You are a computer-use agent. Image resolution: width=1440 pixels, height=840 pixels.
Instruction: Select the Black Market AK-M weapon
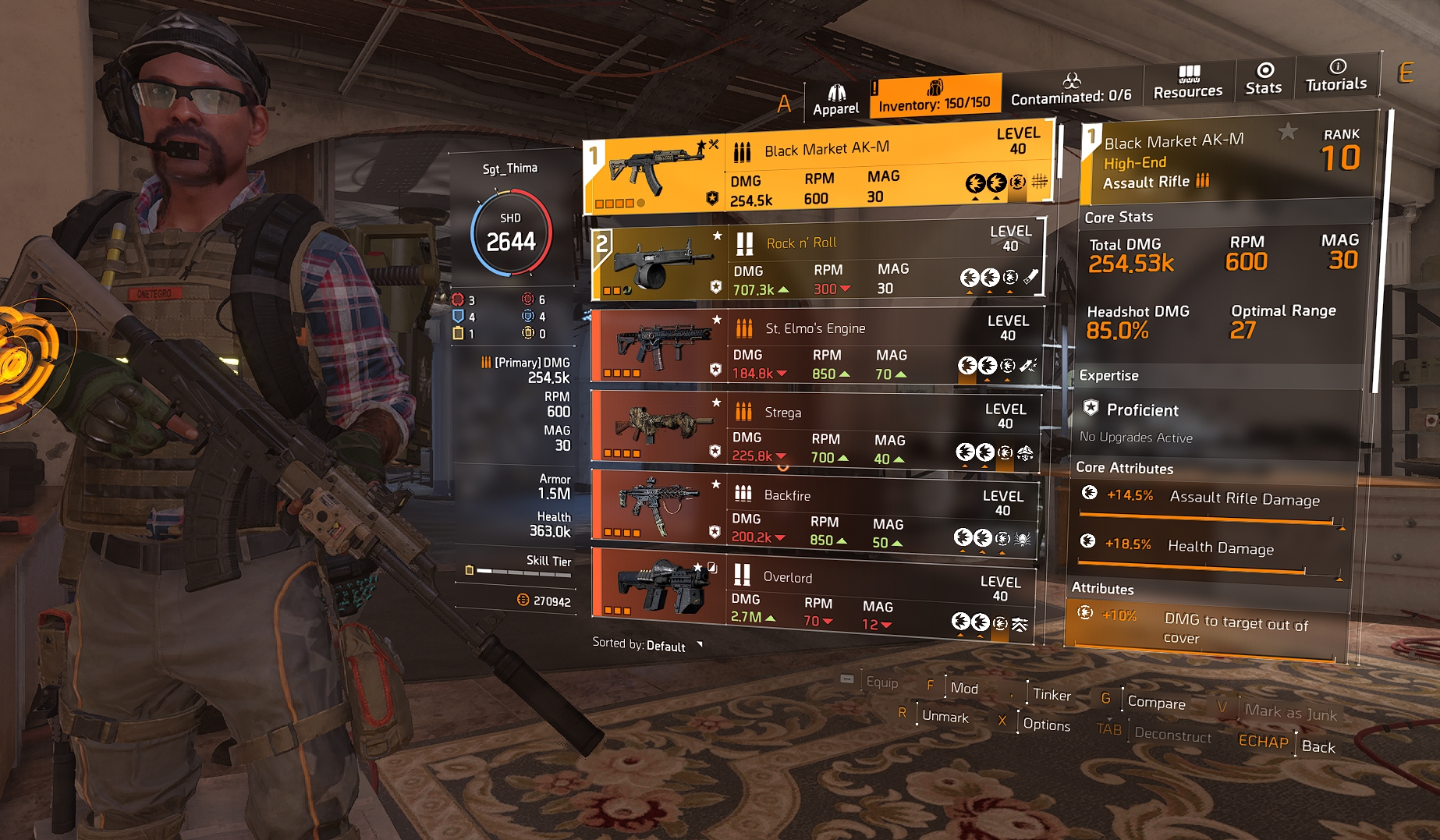pyautogui.click(x=818, y=167)
